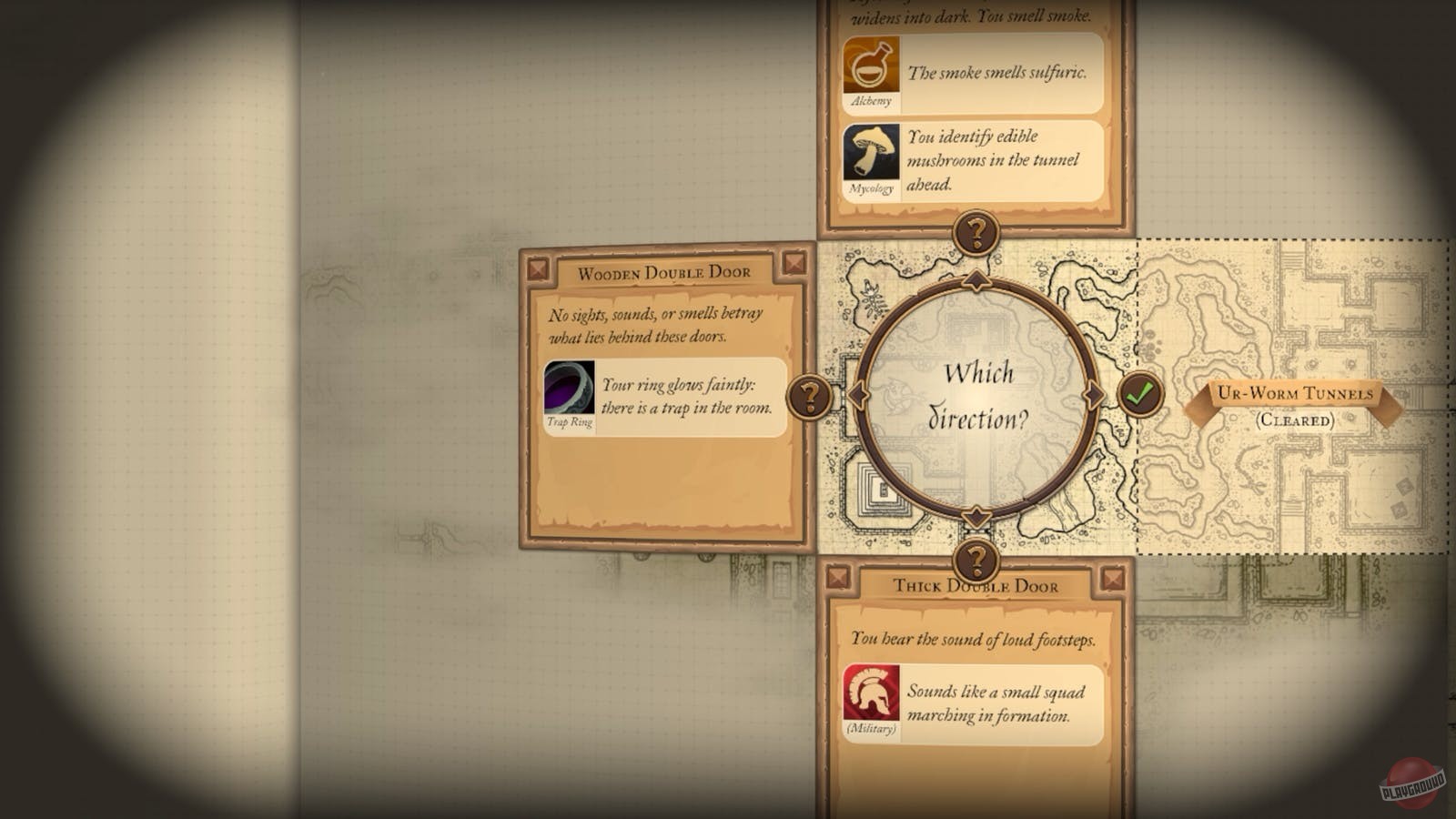Viewport: 1456px width, 819px height.
Task: Select the Thick Double Door header banner
Action: (x=976, y=586)
